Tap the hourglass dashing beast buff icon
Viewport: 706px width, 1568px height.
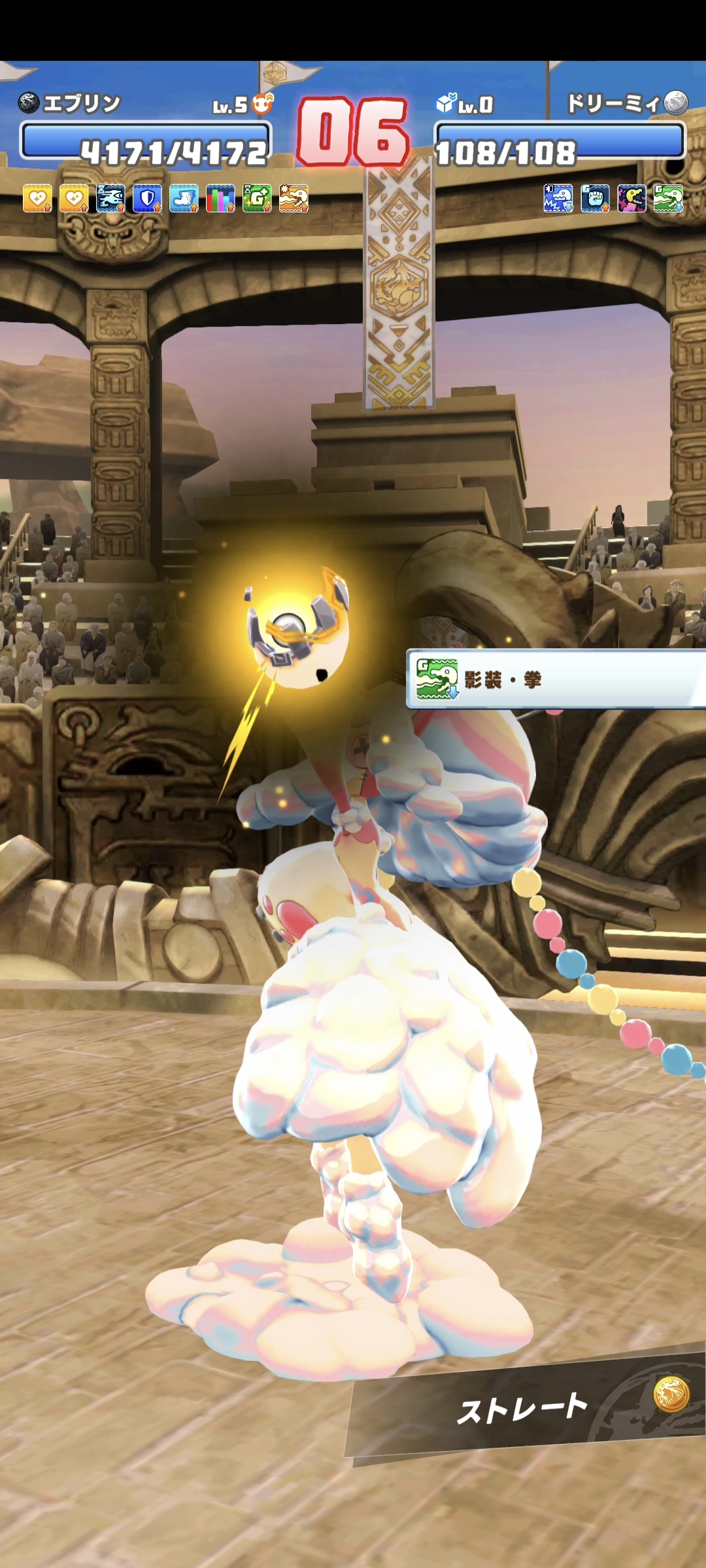pos(110,199)
